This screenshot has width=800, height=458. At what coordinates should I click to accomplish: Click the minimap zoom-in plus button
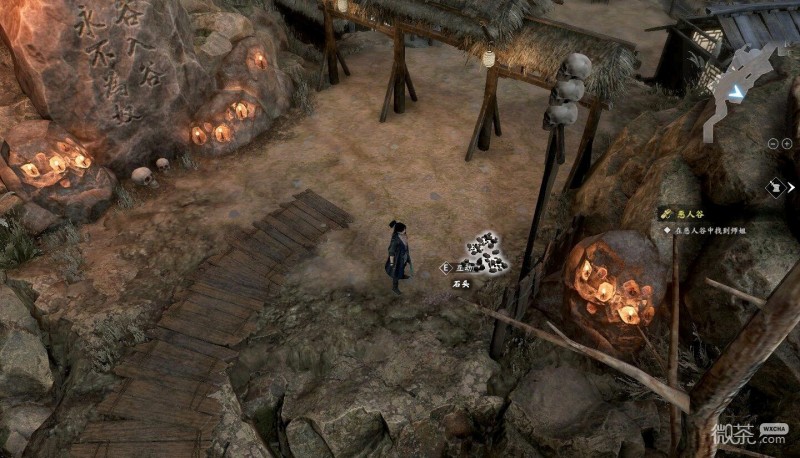point(787,144)
